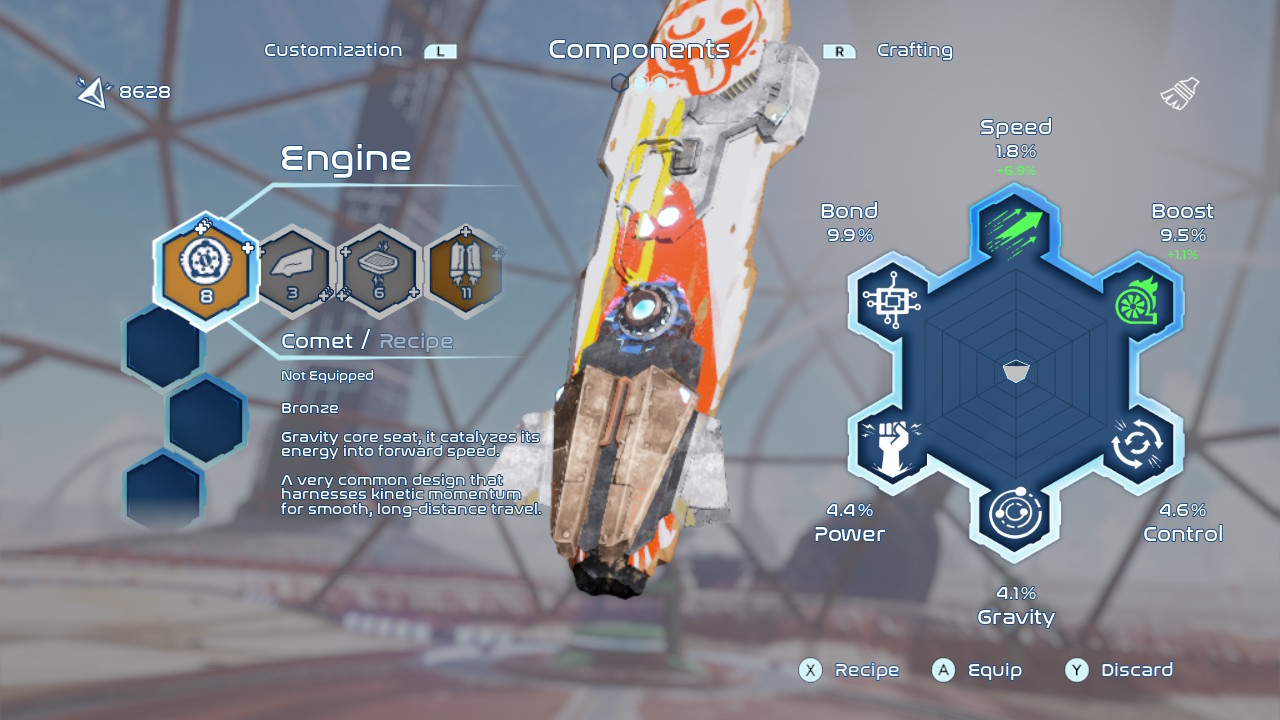Select the Power fist stat icon
The height and width of the screenshot is (720, 1280).
(890, 442)
